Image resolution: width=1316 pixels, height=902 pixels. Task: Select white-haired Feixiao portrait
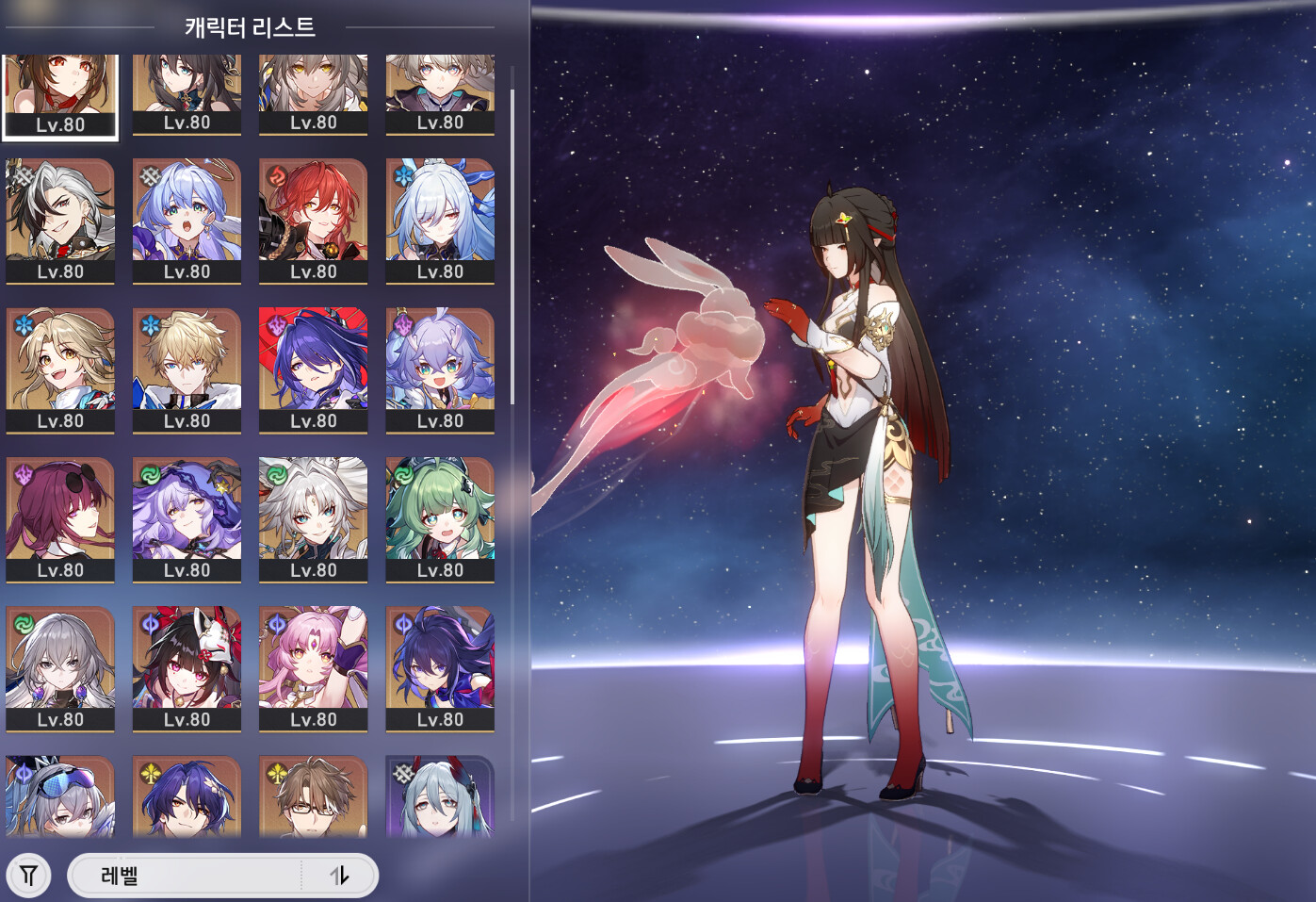313,518
